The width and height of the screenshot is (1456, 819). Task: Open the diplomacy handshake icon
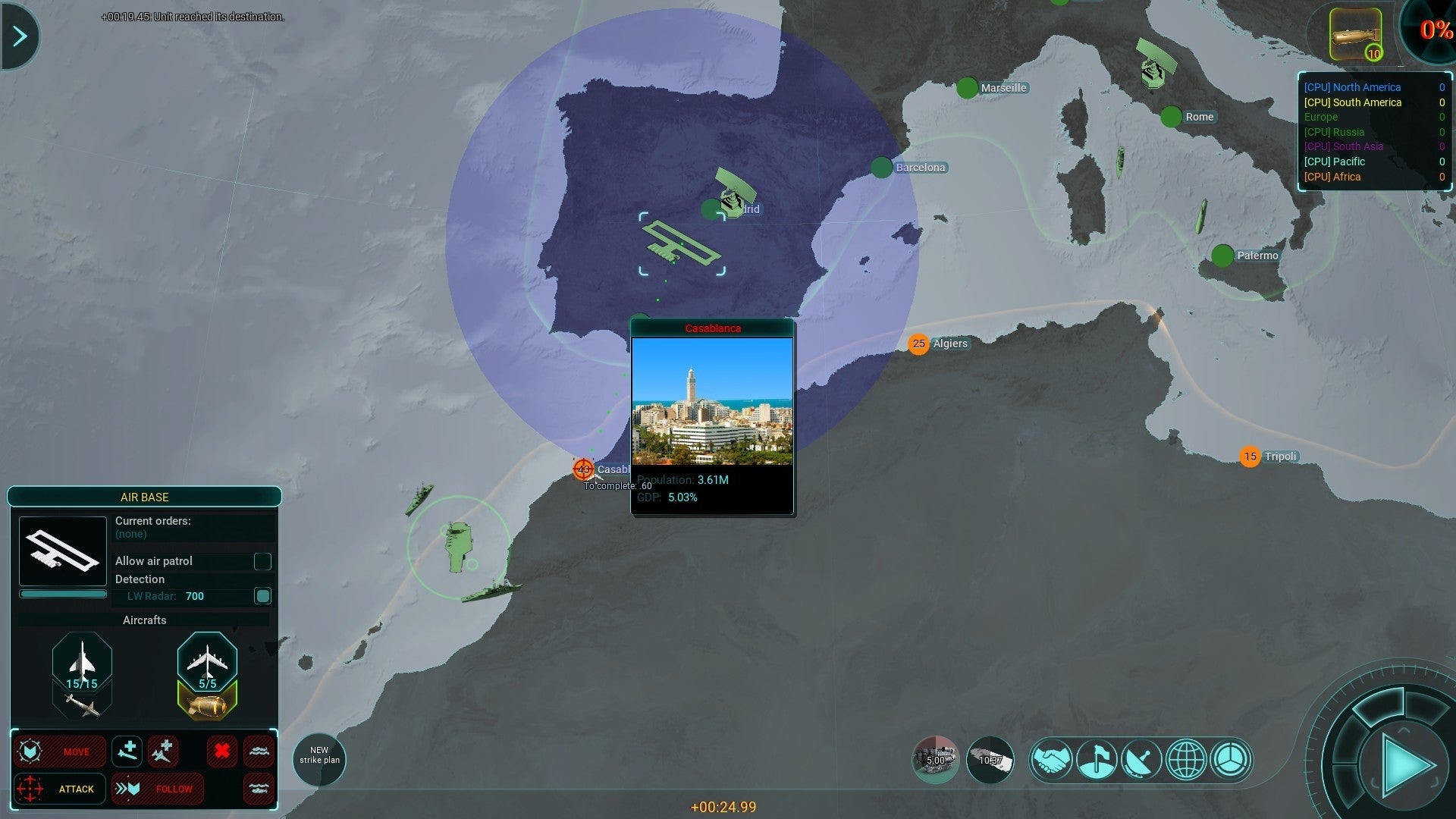[x=1052, y=758]
